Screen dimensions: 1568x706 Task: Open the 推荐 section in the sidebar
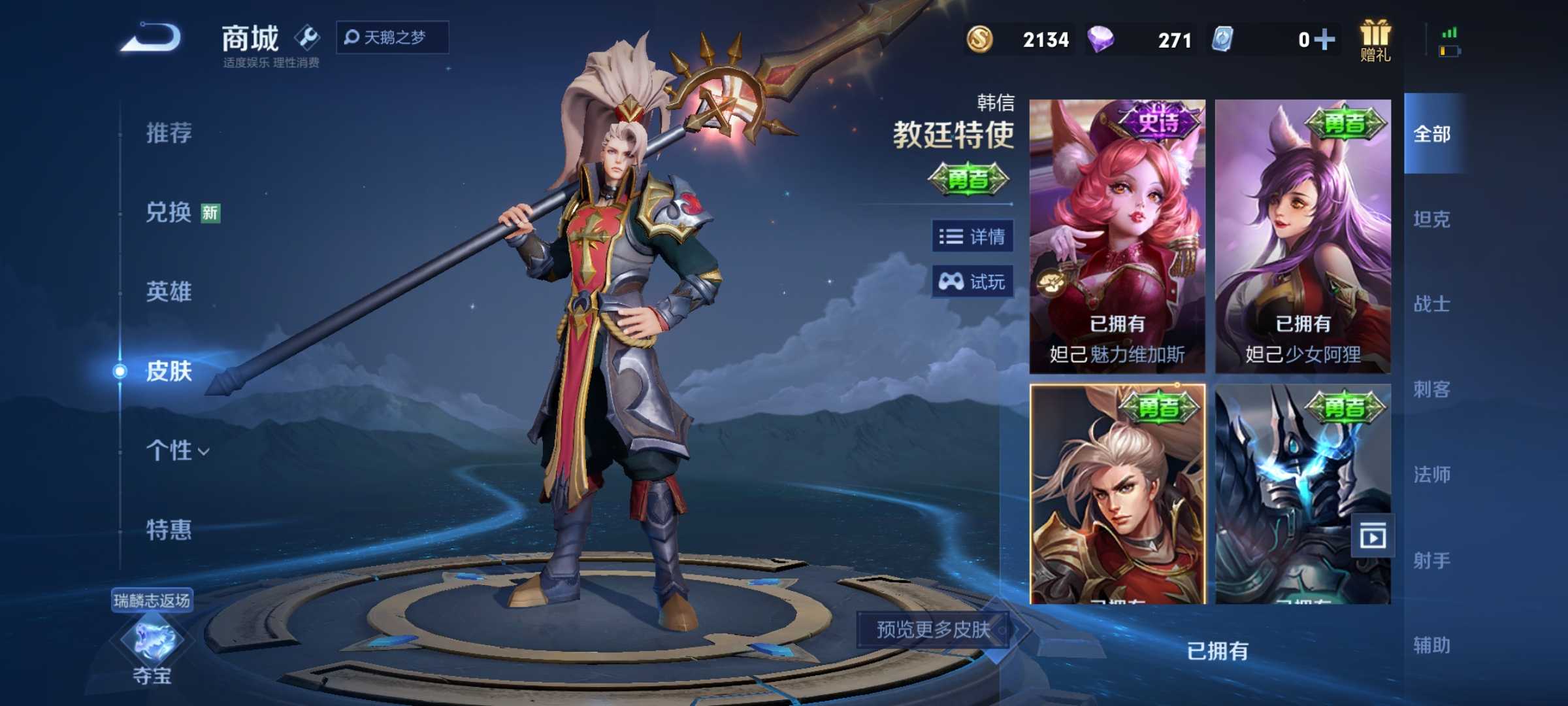[x=169, y=133]
